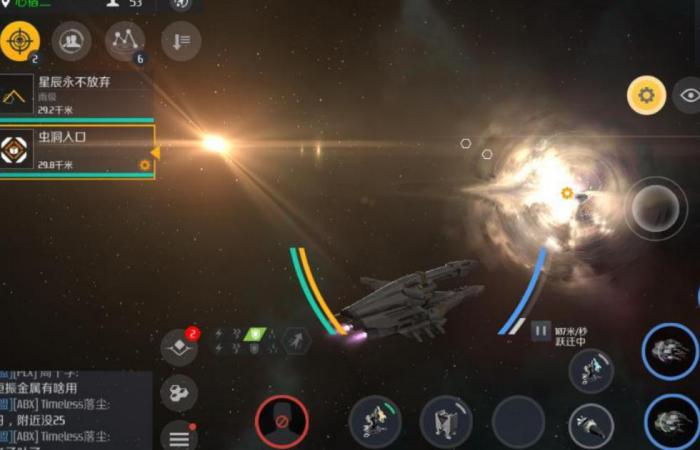The height and width of the screenshot is (450, 700).
Task: Open the chat message box
Action: (x=75, y=410)
